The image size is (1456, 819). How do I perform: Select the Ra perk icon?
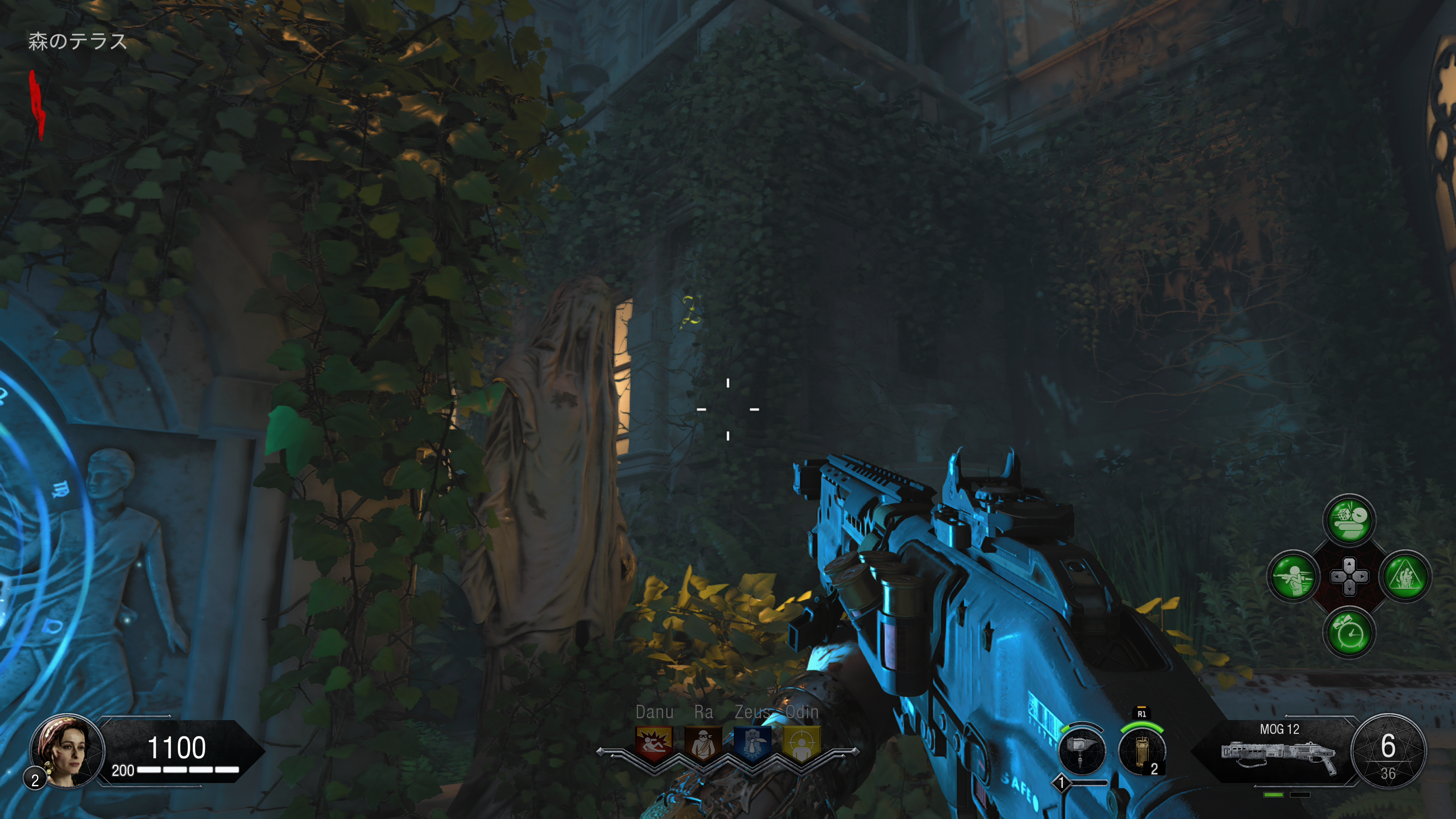tap(703, 742)
